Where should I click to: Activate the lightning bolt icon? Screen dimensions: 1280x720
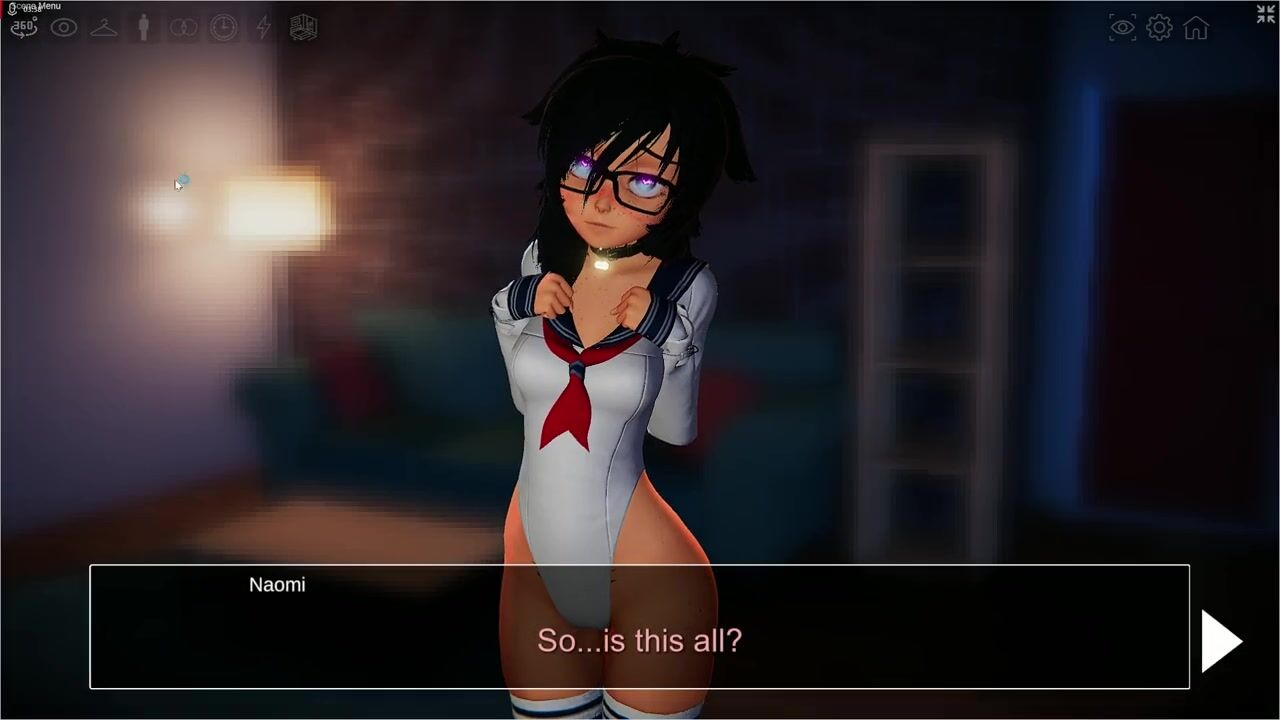click(264, 28)
